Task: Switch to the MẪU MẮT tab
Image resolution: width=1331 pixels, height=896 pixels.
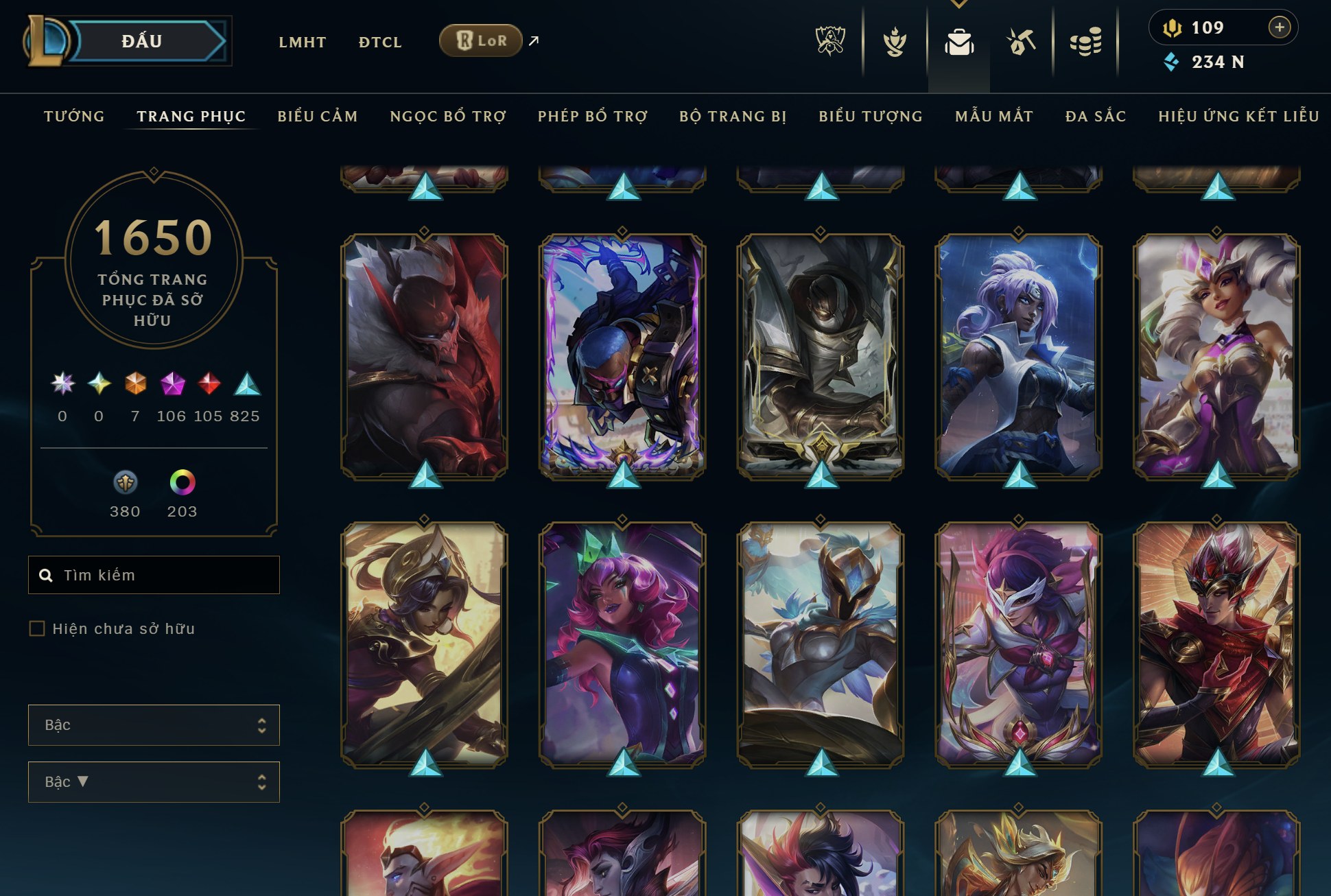Action: (x=993, y=116)
